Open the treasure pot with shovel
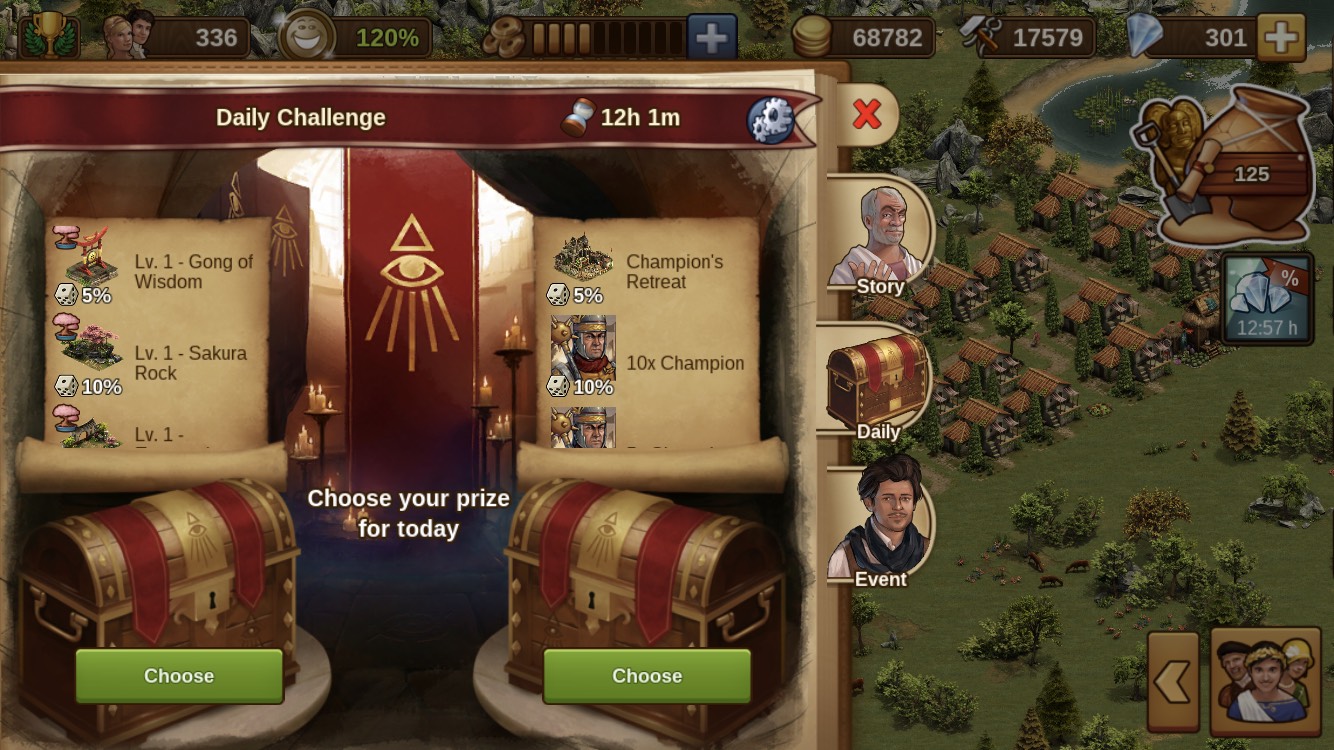Screen dimensions: 1334x750 1225,165
